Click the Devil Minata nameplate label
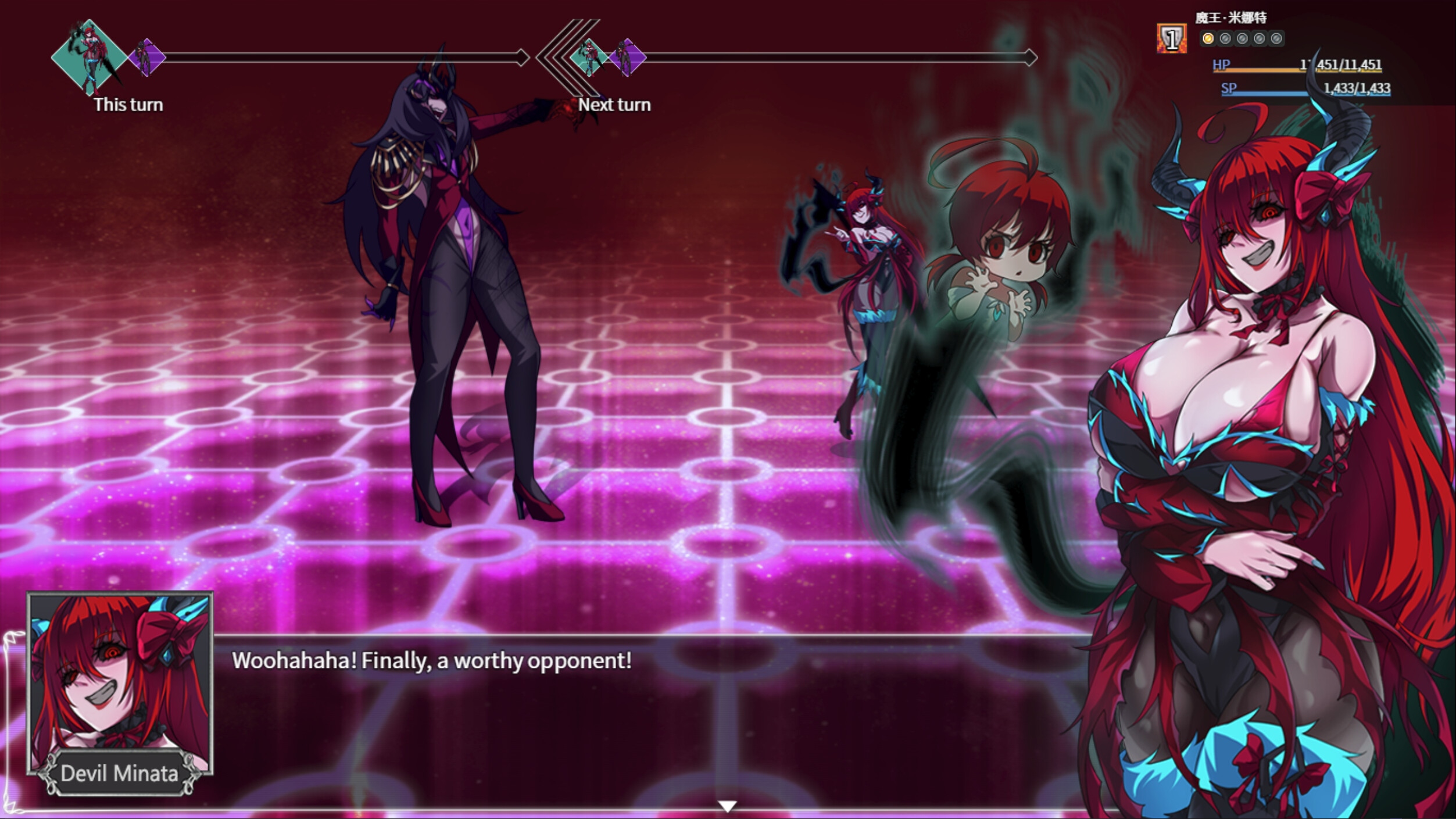This screenshot has height=819, width=1456. point(119,772)
